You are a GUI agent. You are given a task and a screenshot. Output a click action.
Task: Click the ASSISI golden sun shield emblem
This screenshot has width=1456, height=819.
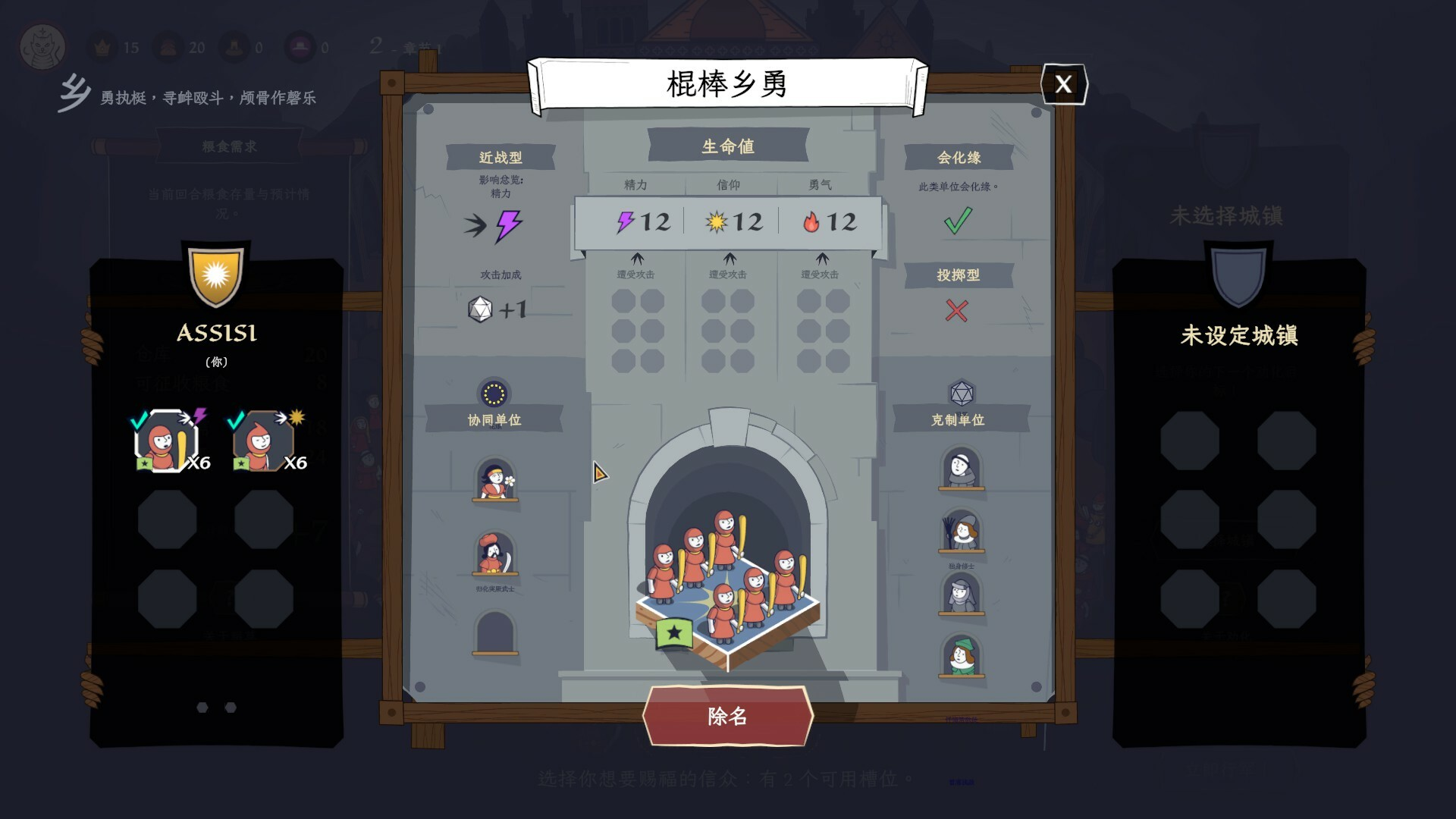(x=216, y=274)
